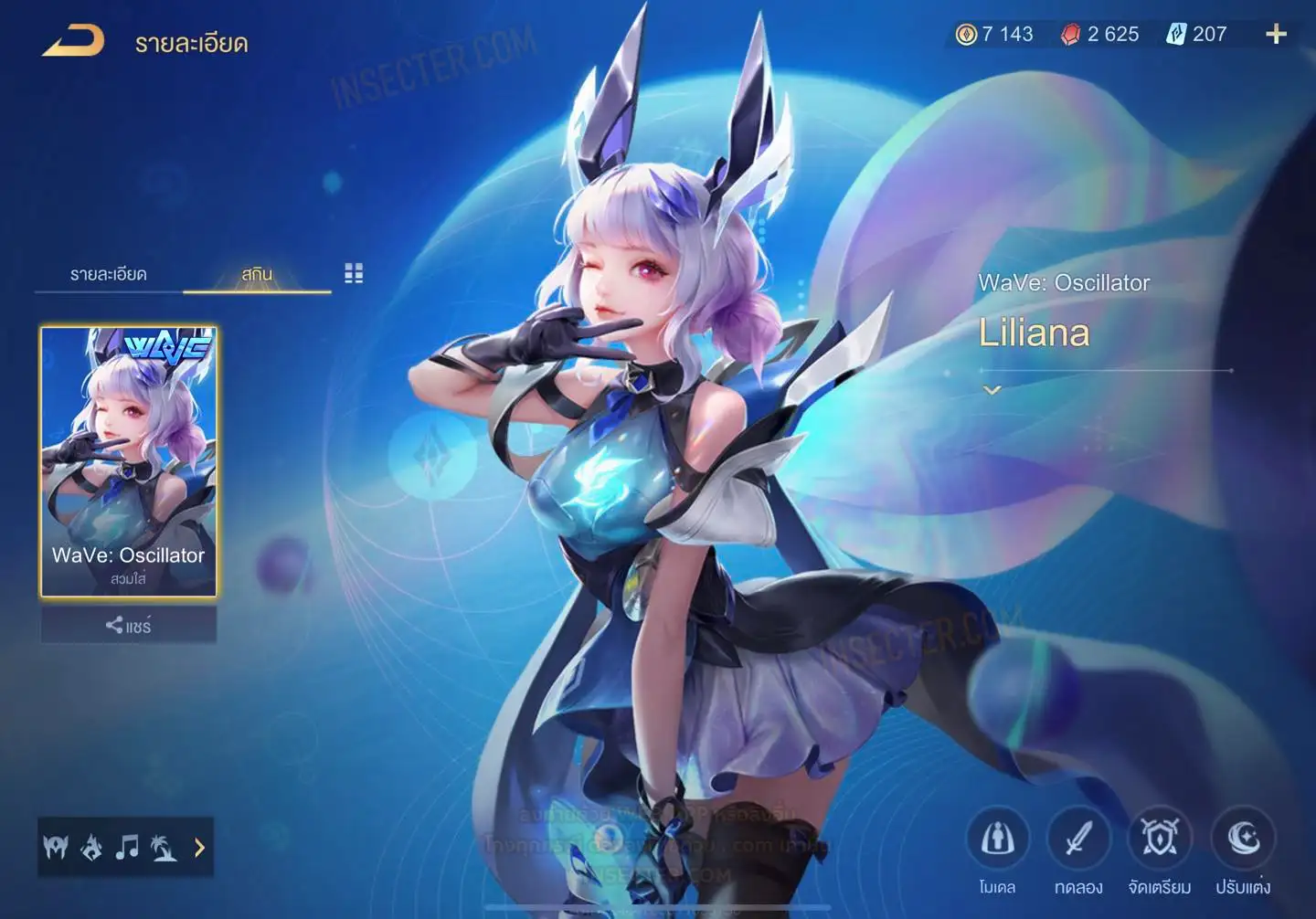Screen dimensions: 1316x919
Task: Click the music note effect icon
Action: [127, 848]
